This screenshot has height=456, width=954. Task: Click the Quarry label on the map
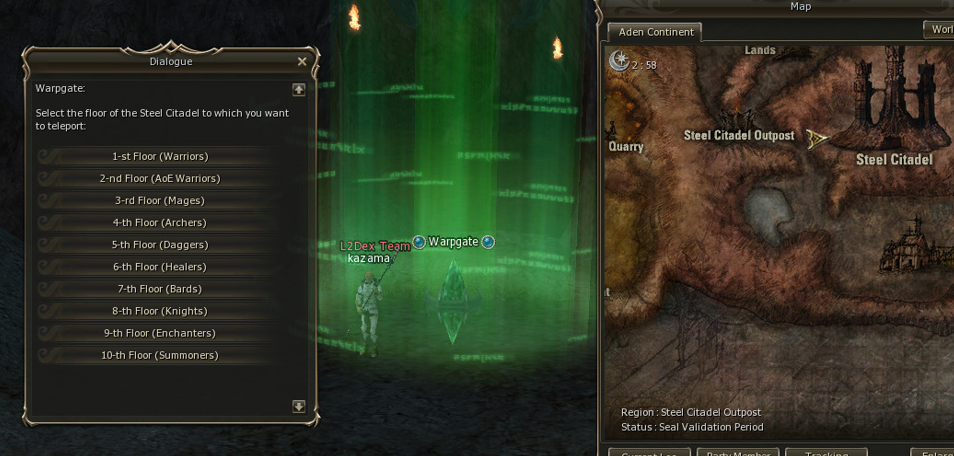pyautogui.click(x=626, y=147)
